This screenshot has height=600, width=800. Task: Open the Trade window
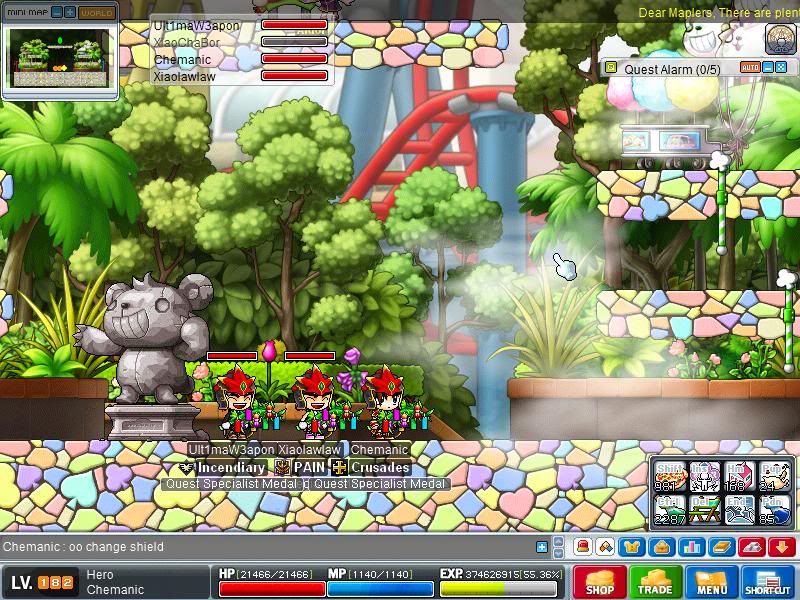coord(656,582)
